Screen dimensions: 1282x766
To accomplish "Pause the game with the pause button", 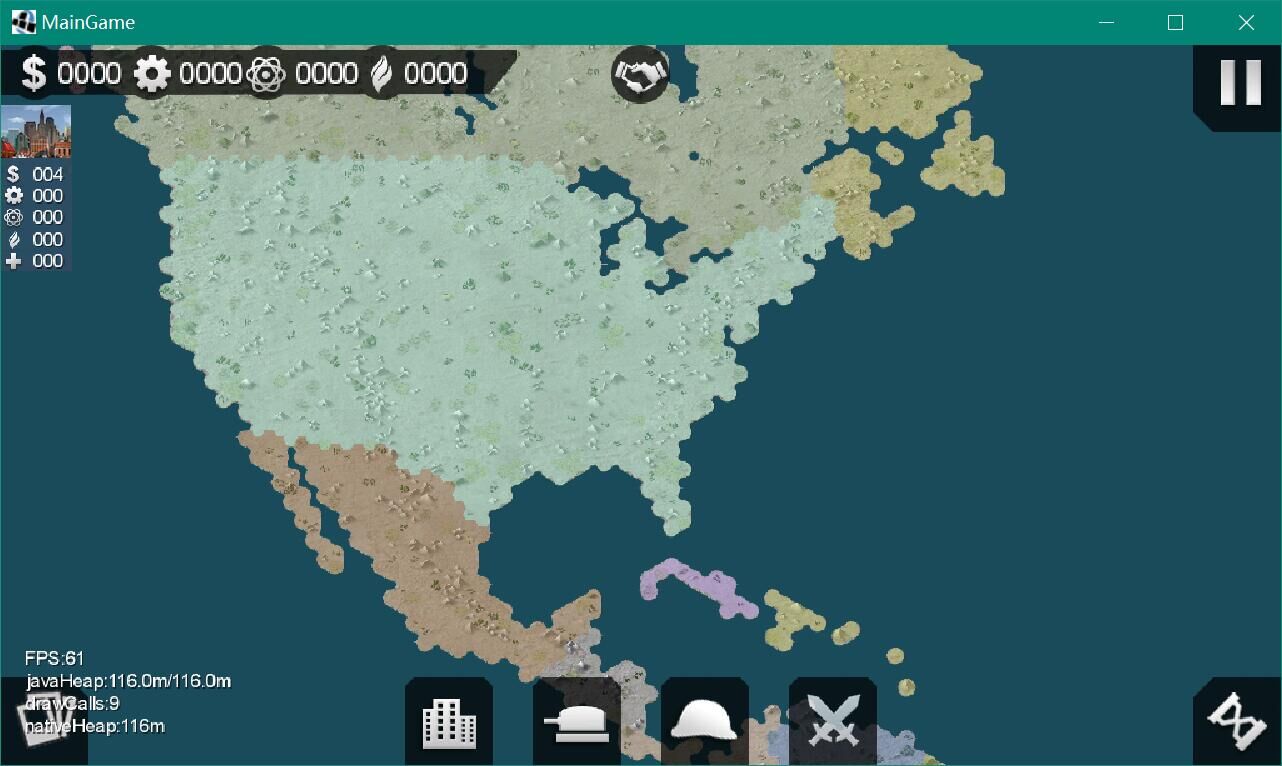I will point(1240,84).
